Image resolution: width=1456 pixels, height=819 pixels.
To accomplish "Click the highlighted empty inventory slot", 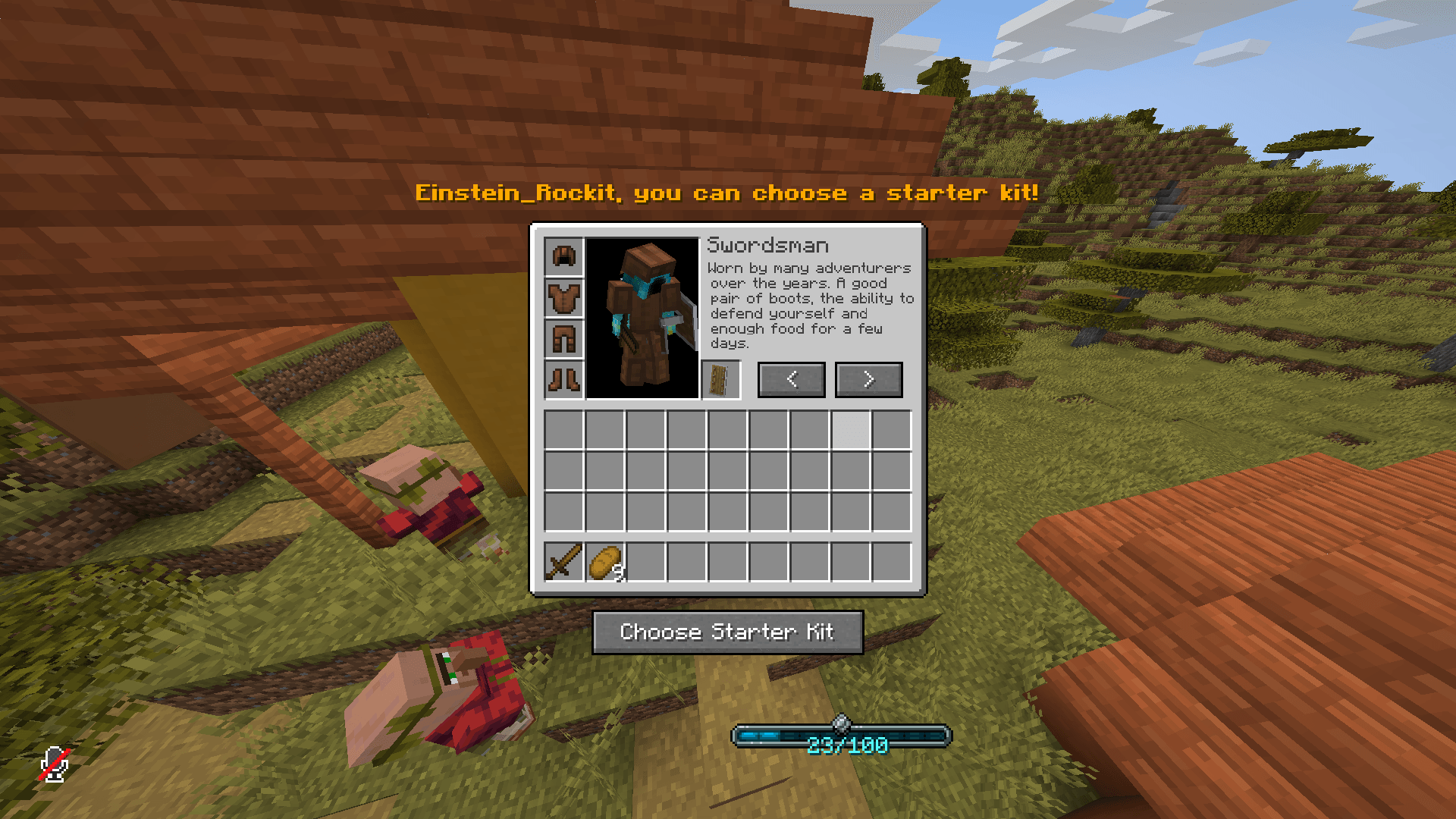I will click(850, 428).
